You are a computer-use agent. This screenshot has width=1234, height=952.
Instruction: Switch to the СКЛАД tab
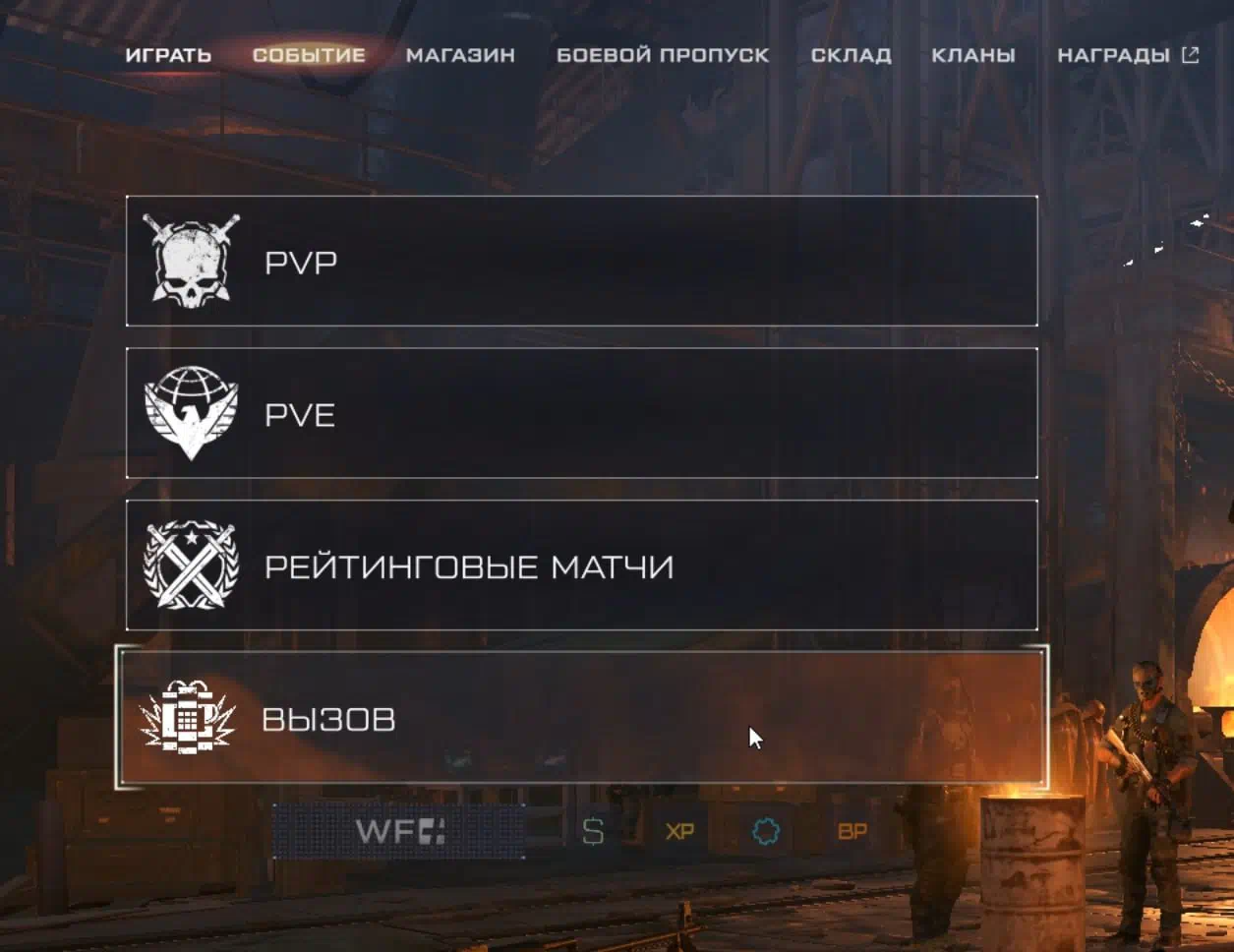pos(851,55)
